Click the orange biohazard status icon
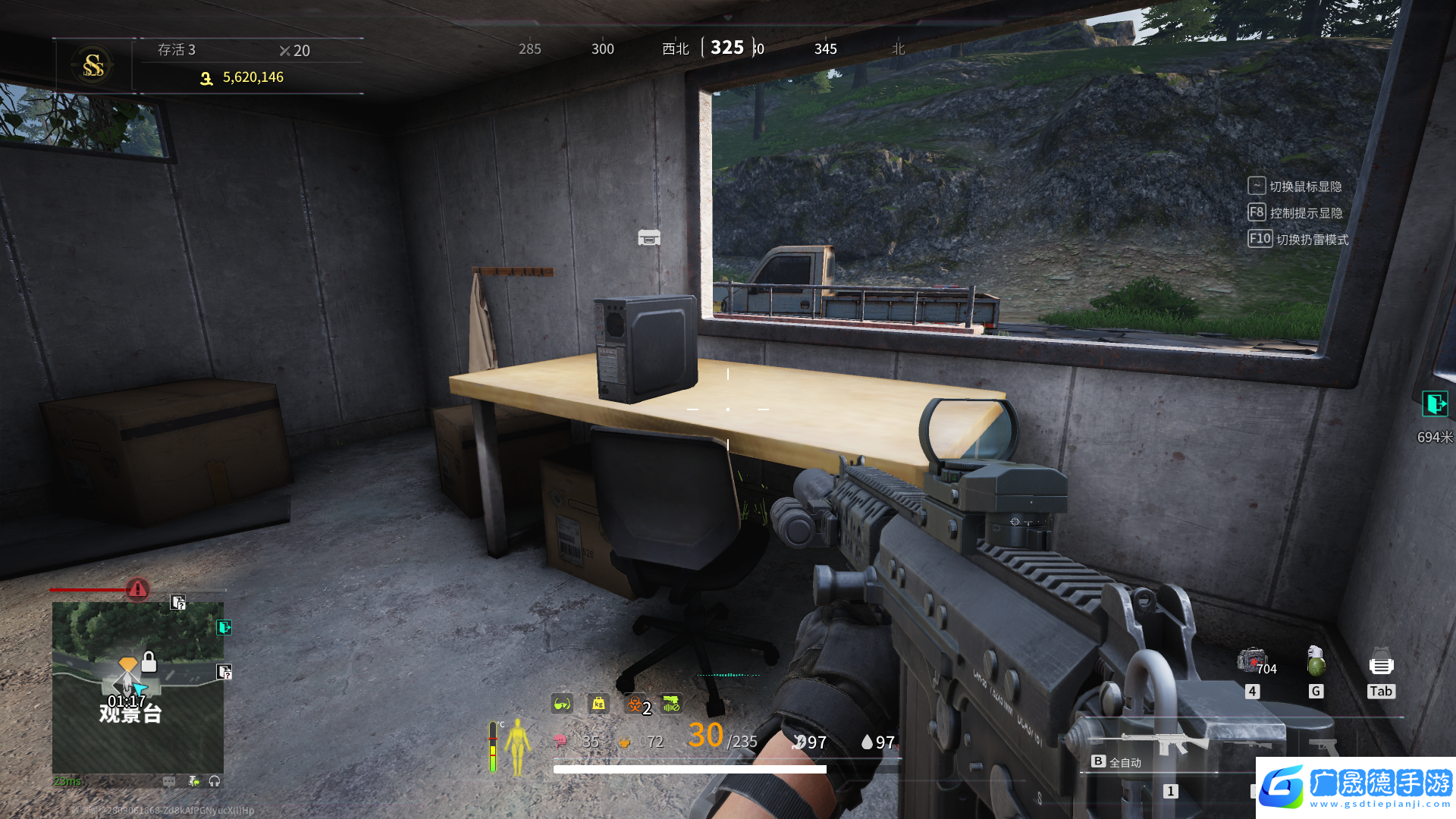1456x819 pixels. (635, 704)
